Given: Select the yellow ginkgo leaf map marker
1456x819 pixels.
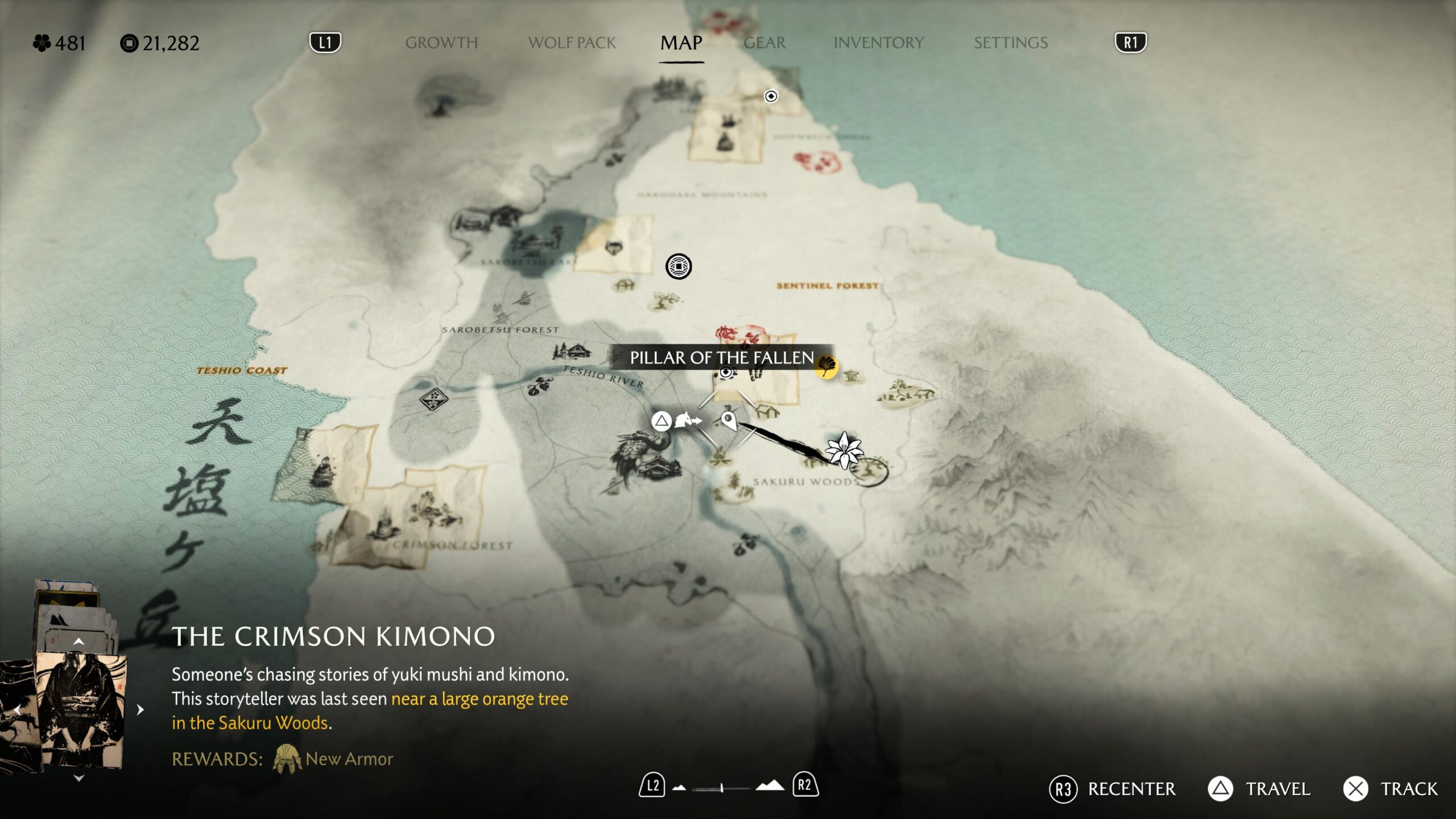Looking at the screenshot, I should click(826, 366).
